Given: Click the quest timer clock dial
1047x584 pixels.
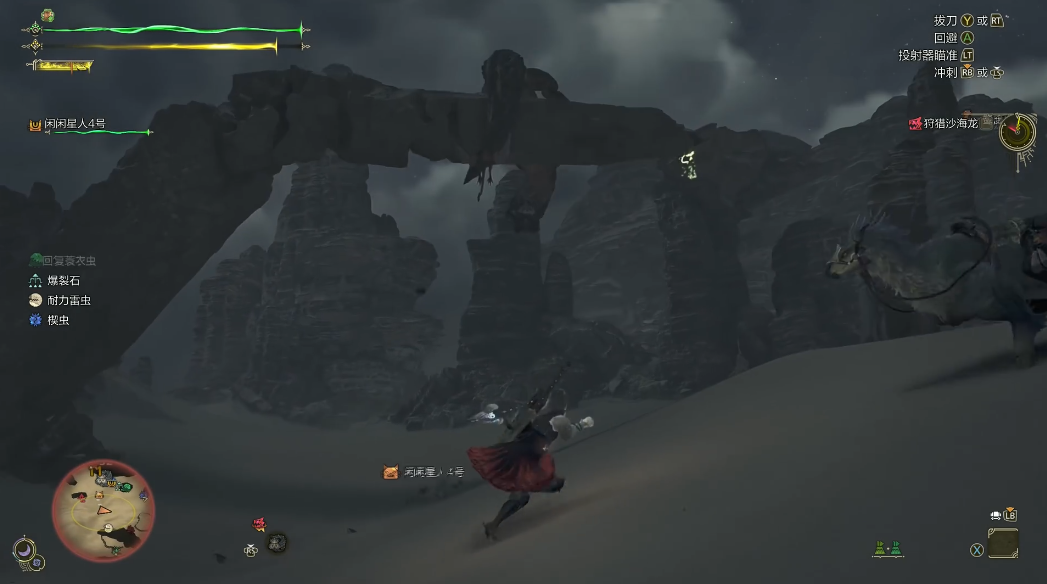Looking at the screenshot, I should 1017,131.
